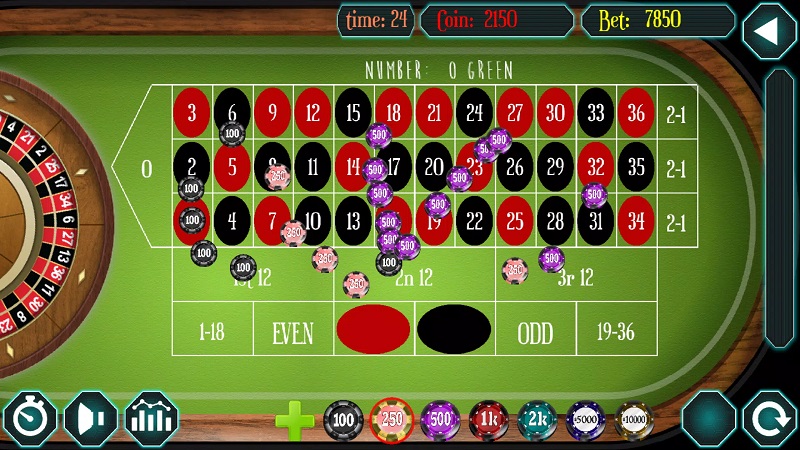Bet on EVEN
Viewport: 800px width, 450px height.
(x=293, y=332)
